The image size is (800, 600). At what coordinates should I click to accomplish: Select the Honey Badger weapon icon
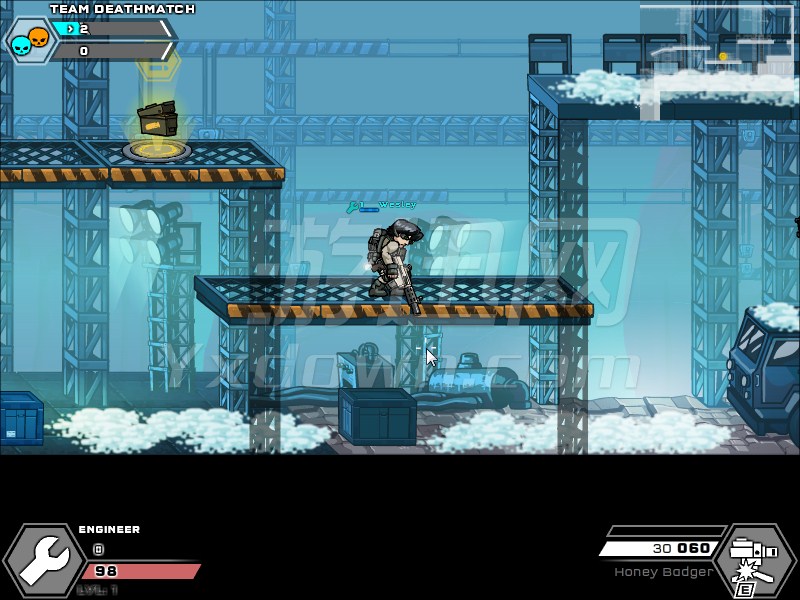tap(755, 559)
